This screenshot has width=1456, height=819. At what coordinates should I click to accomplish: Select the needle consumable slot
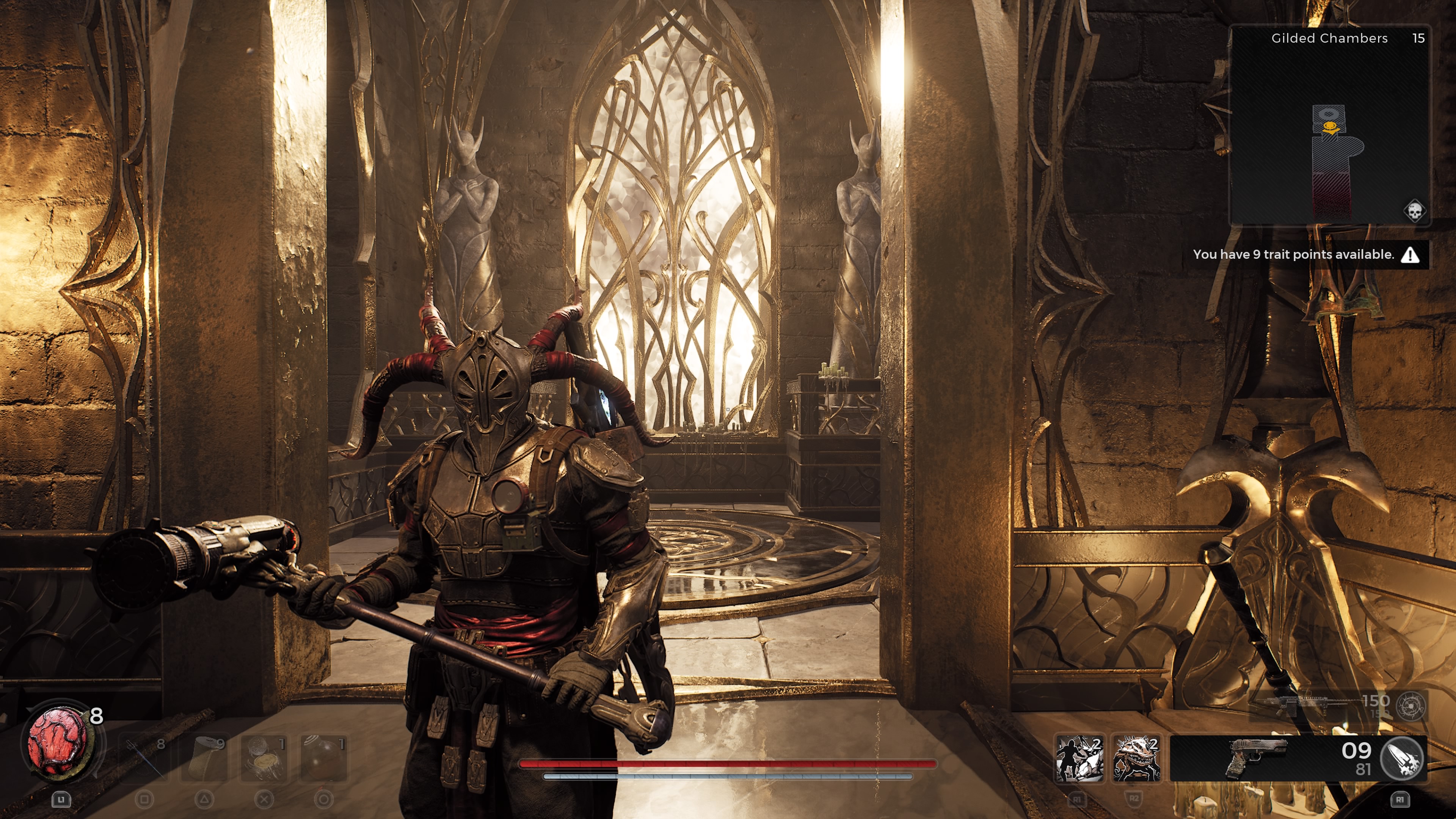[x=144, y=758]
